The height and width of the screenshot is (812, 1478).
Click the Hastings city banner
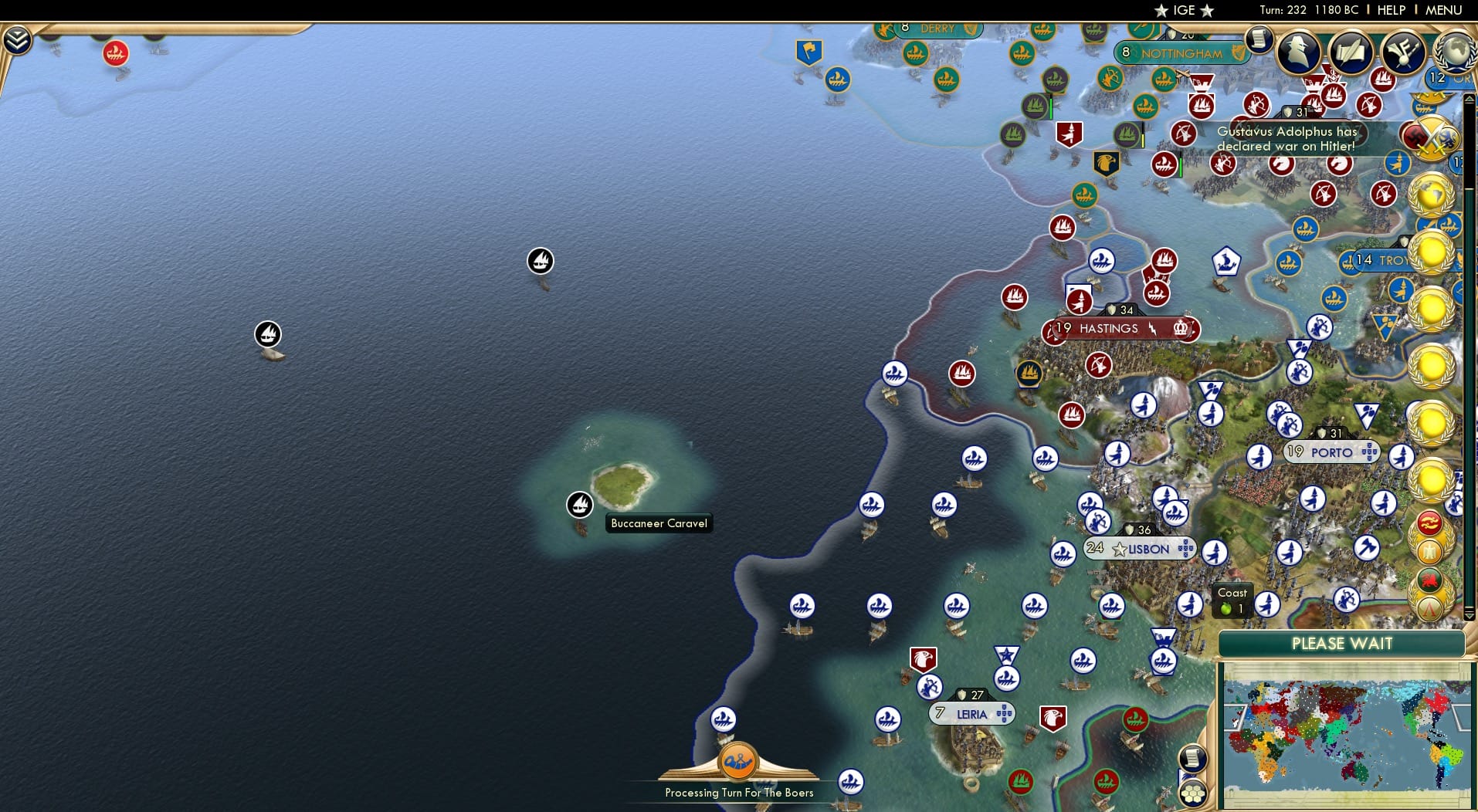click(1112, 328)
